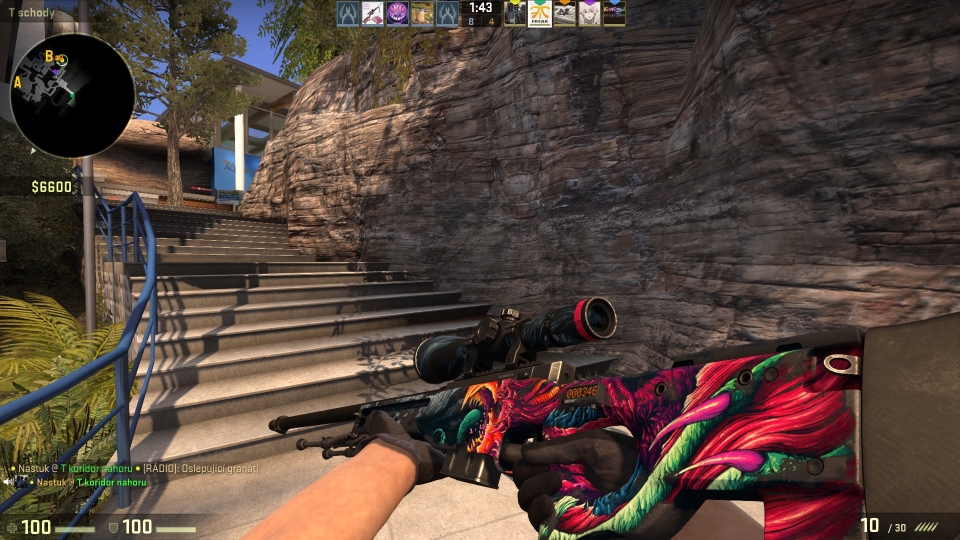Select the anime girl player avatar
Viewport: 960px width, 540px height.
[x=590, y=13]
